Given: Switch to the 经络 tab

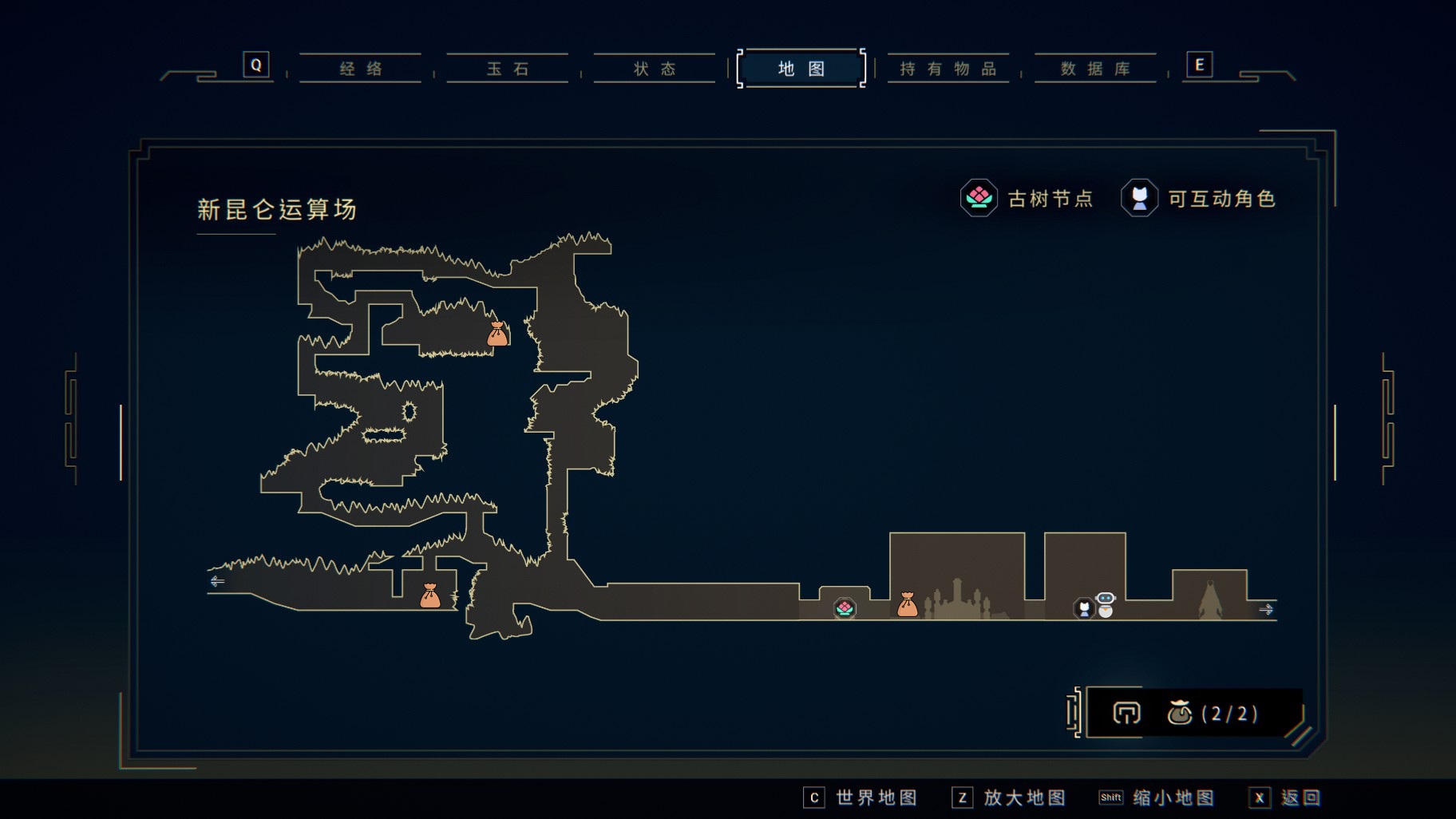Looking at the screenshot, I should pyautogui.click(x=361, y=69).
